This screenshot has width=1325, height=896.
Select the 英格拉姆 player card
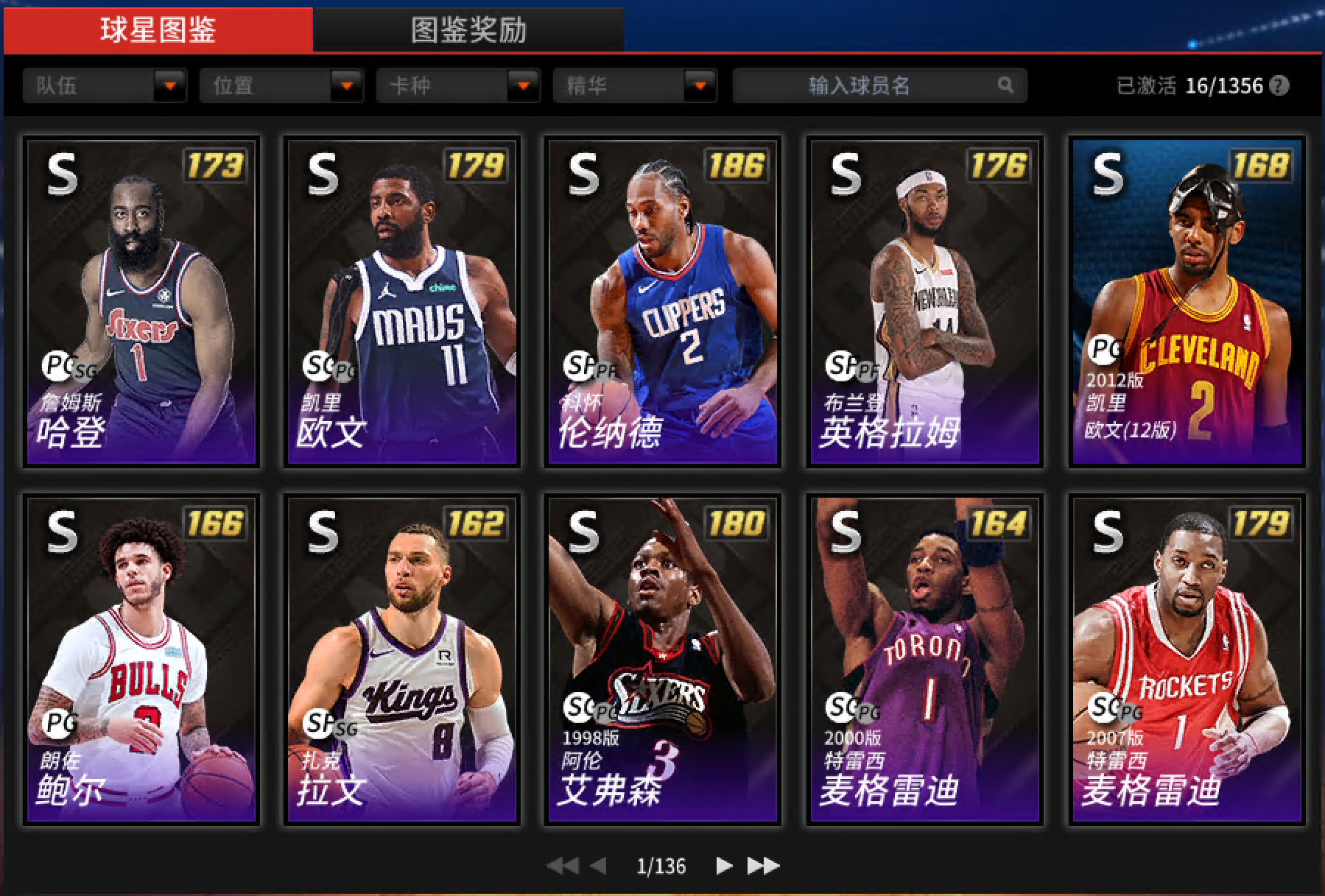tap(924, 302)
